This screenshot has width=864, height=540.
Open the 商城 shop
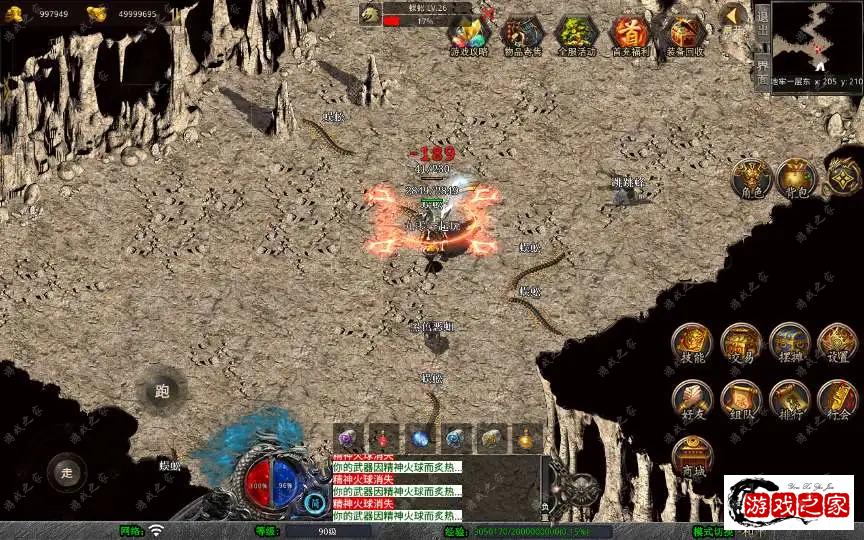click(692, 456)
